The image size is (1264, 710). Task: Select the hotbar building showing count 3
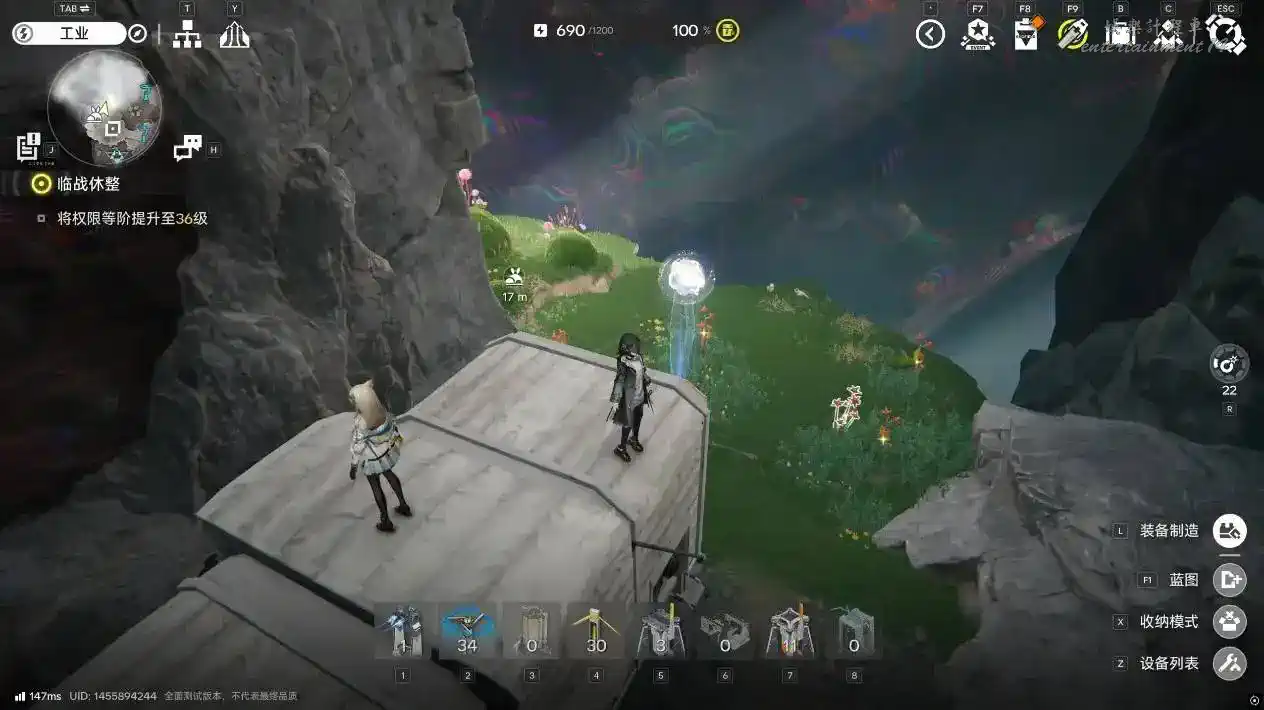[x=661, y=632]
